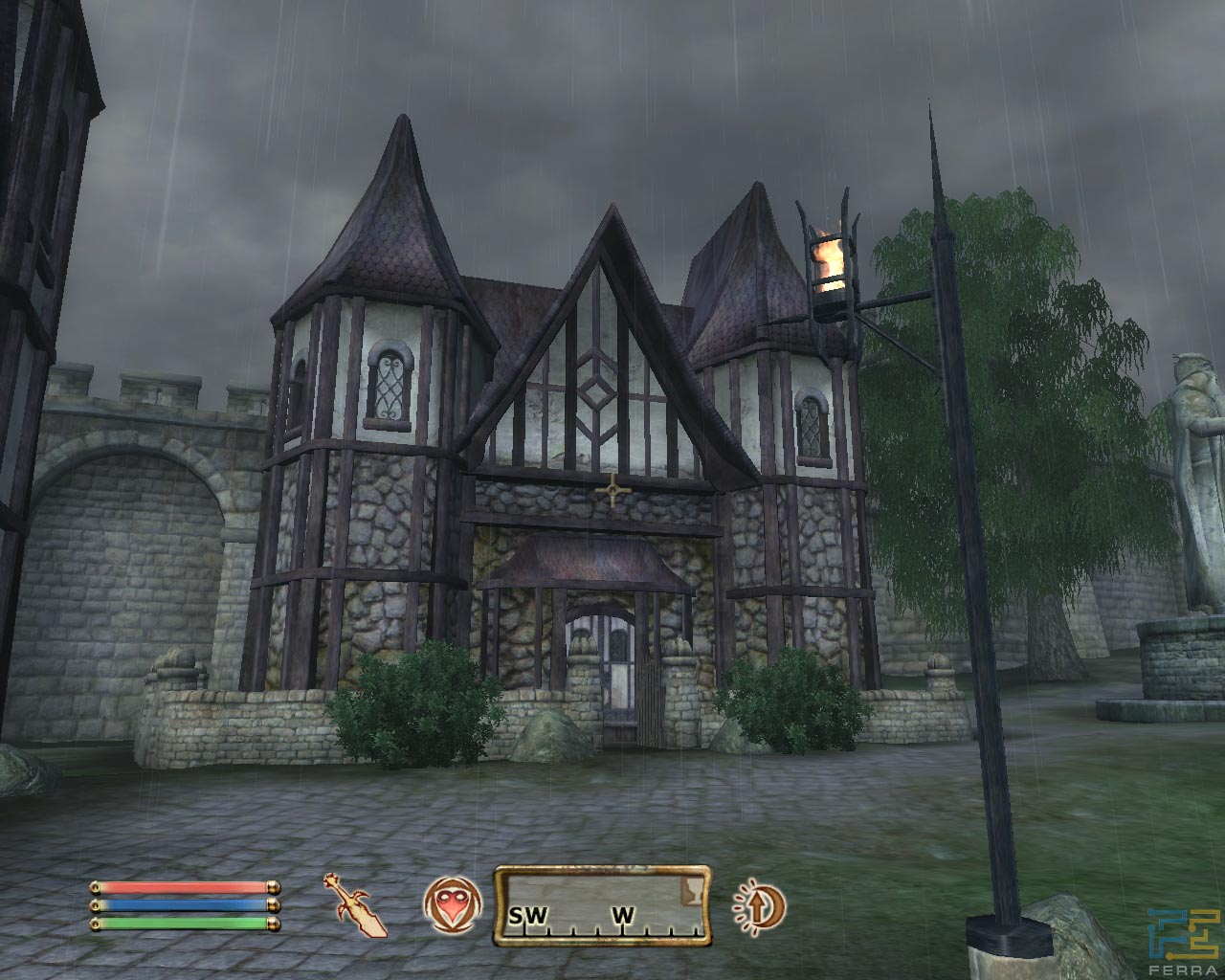Select the active spell heart icon
This screenshot has height=980, width=1225.
[x=449, y=905]
